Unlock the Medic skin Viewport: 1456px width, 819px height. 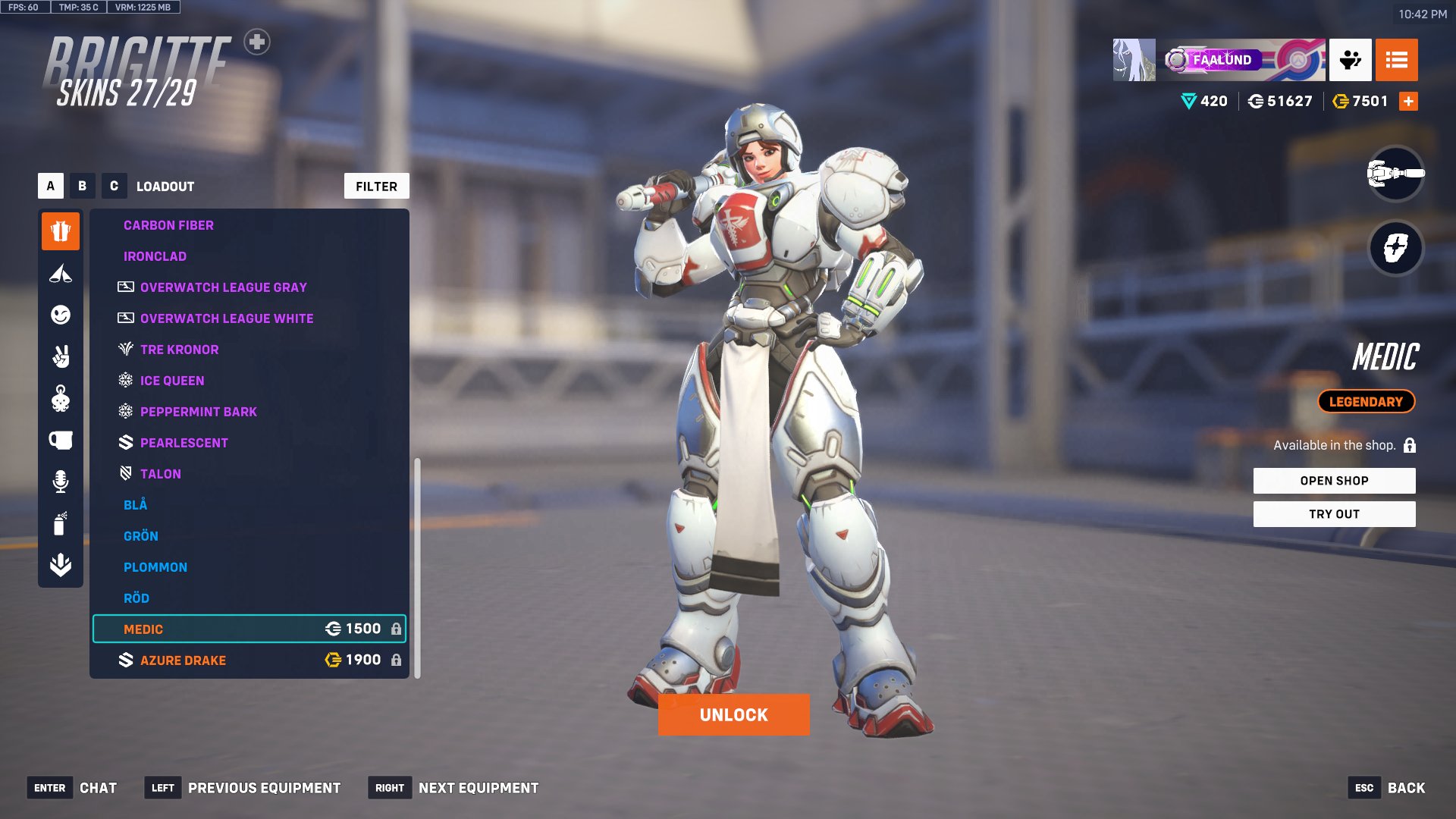pyautogui.click(x=733, y=715)
